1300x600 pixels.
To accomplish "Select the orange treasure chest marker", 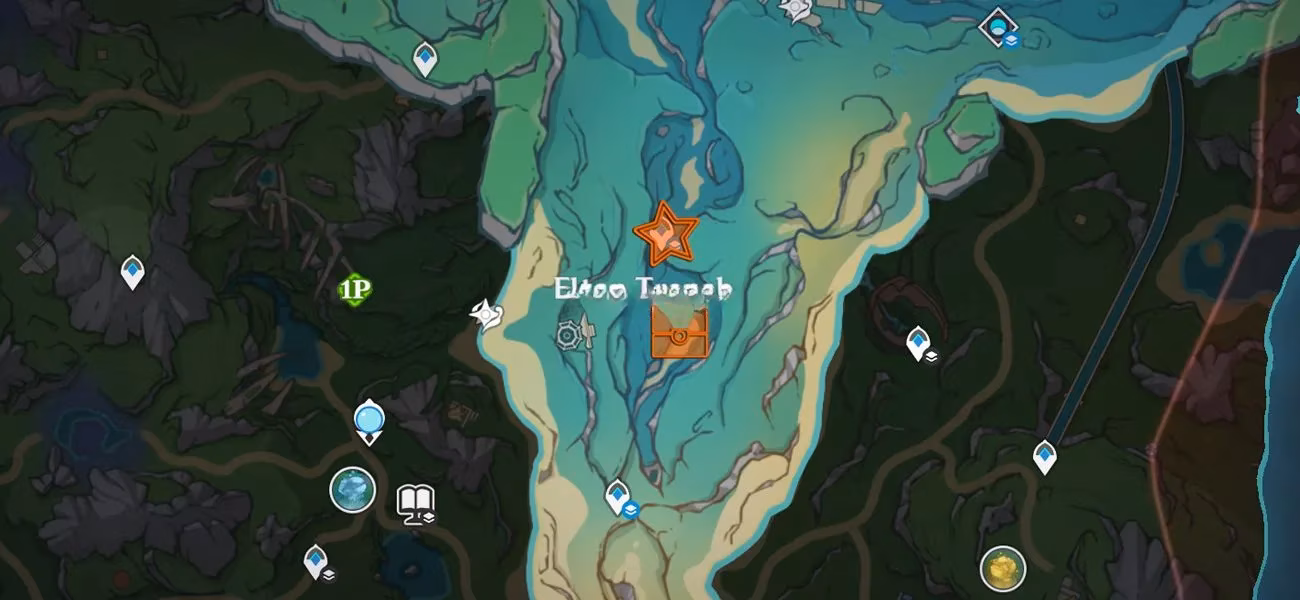I will point(679,332).
